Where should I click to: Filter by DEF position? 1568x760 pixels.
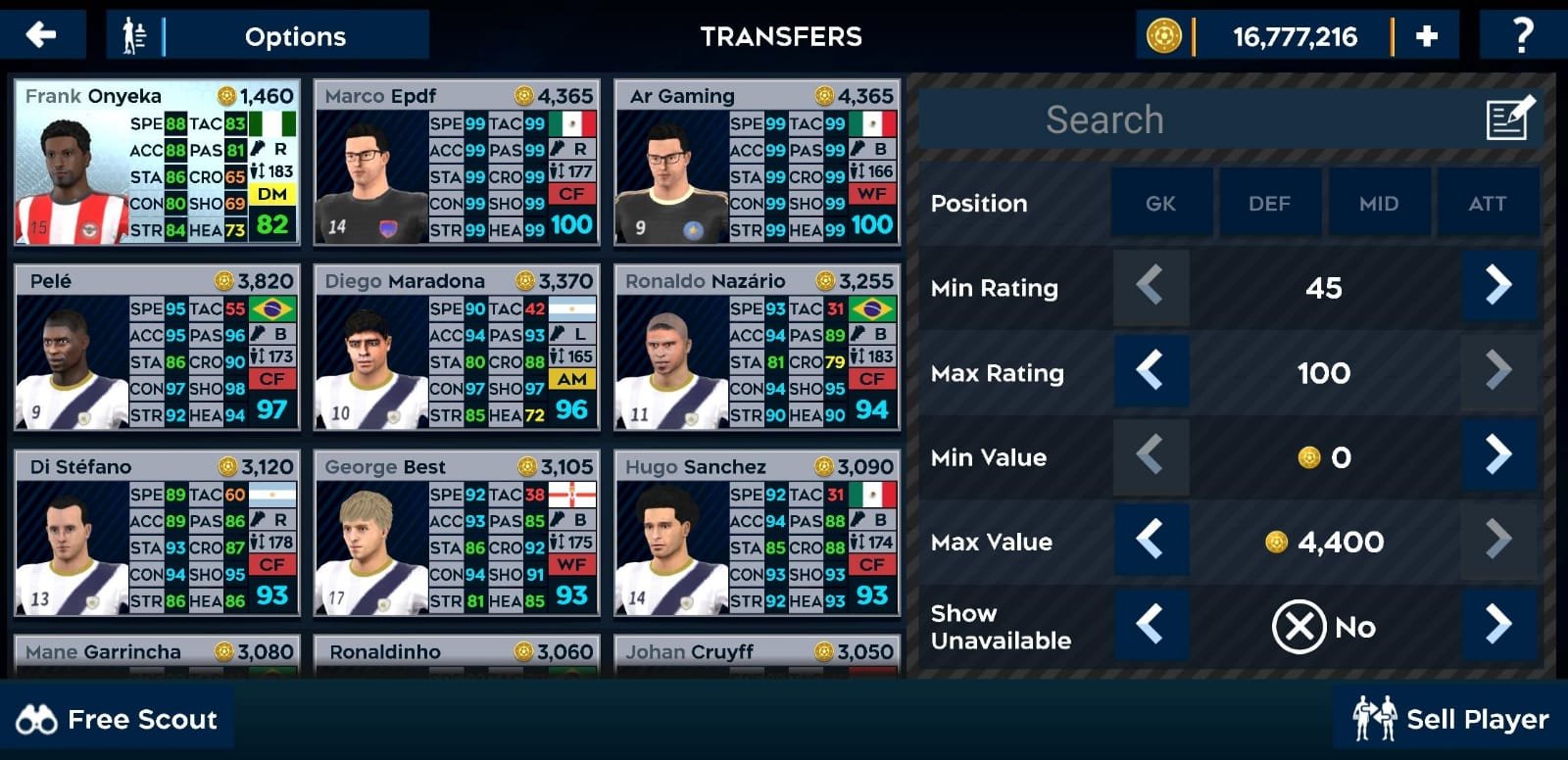click(1269, 204)
